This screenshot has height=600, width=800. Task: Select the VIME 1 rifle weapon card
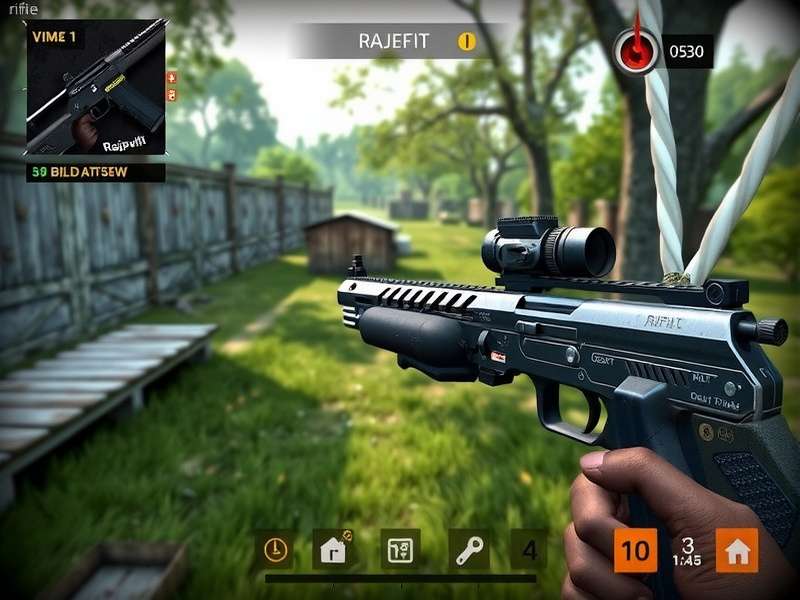point(96,88)
